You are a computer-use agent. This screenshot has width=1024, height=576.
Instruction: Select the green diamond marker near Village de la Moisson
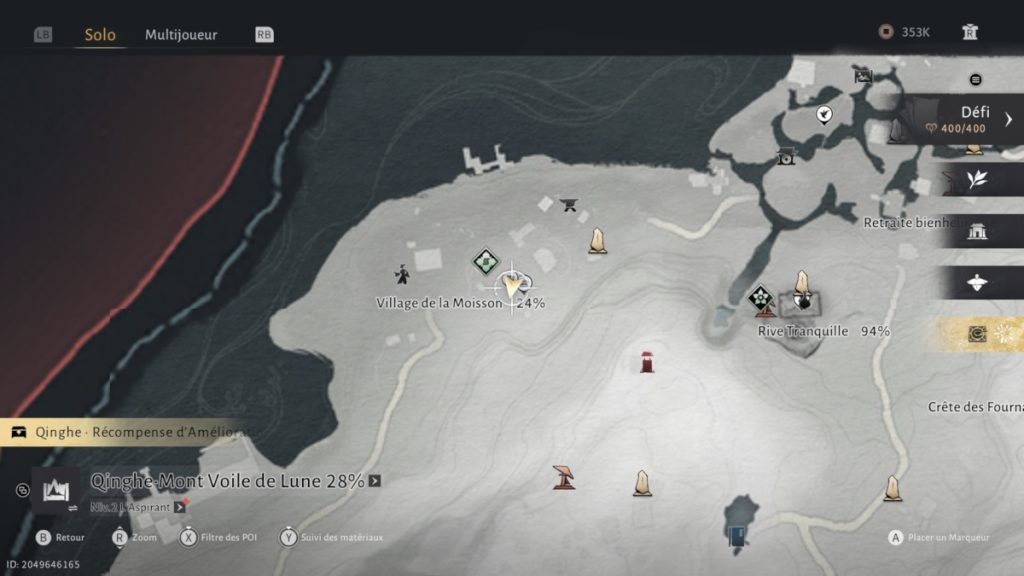coord(486,262)
